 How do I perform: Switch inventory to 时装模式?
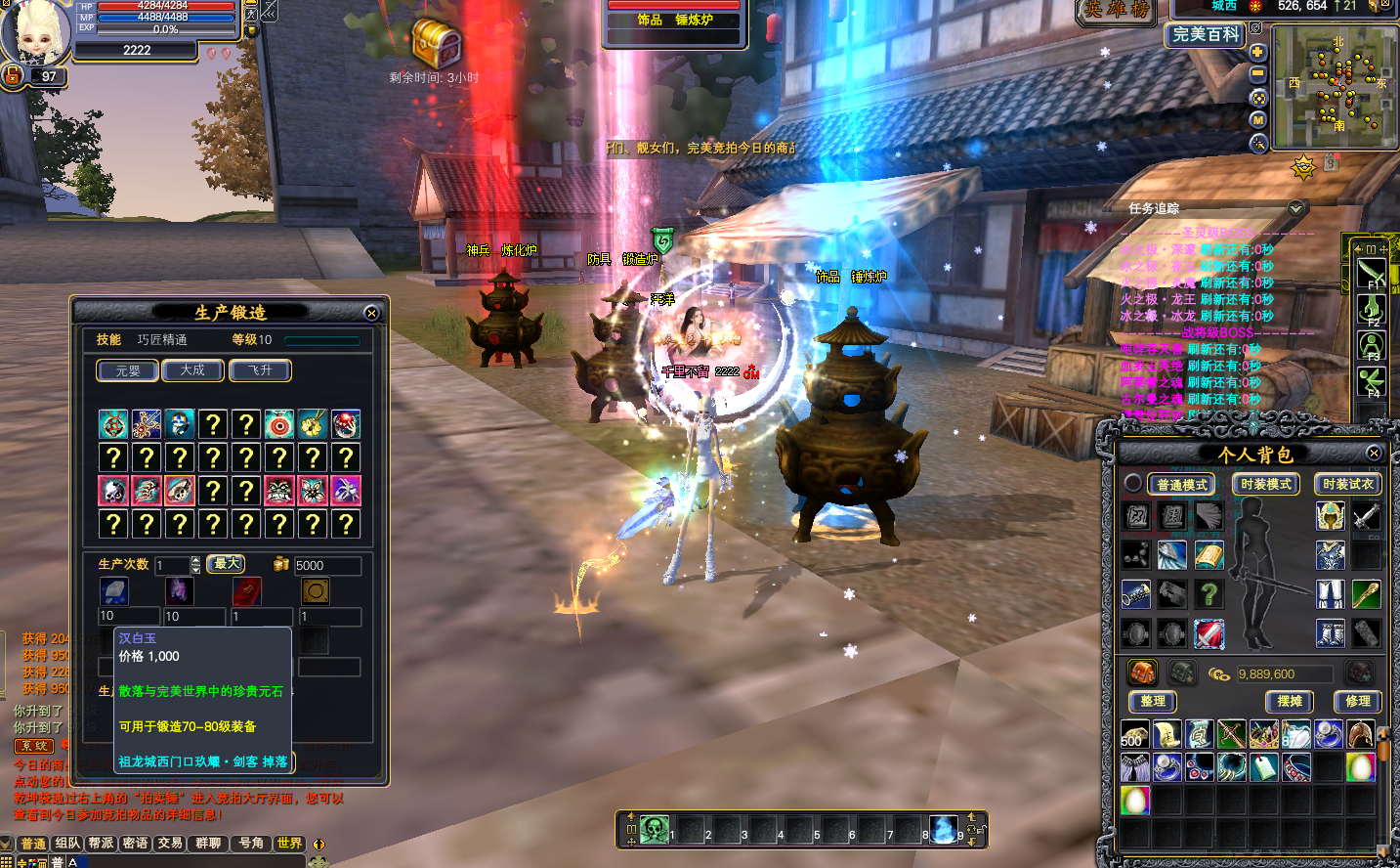click(1266, 485)
